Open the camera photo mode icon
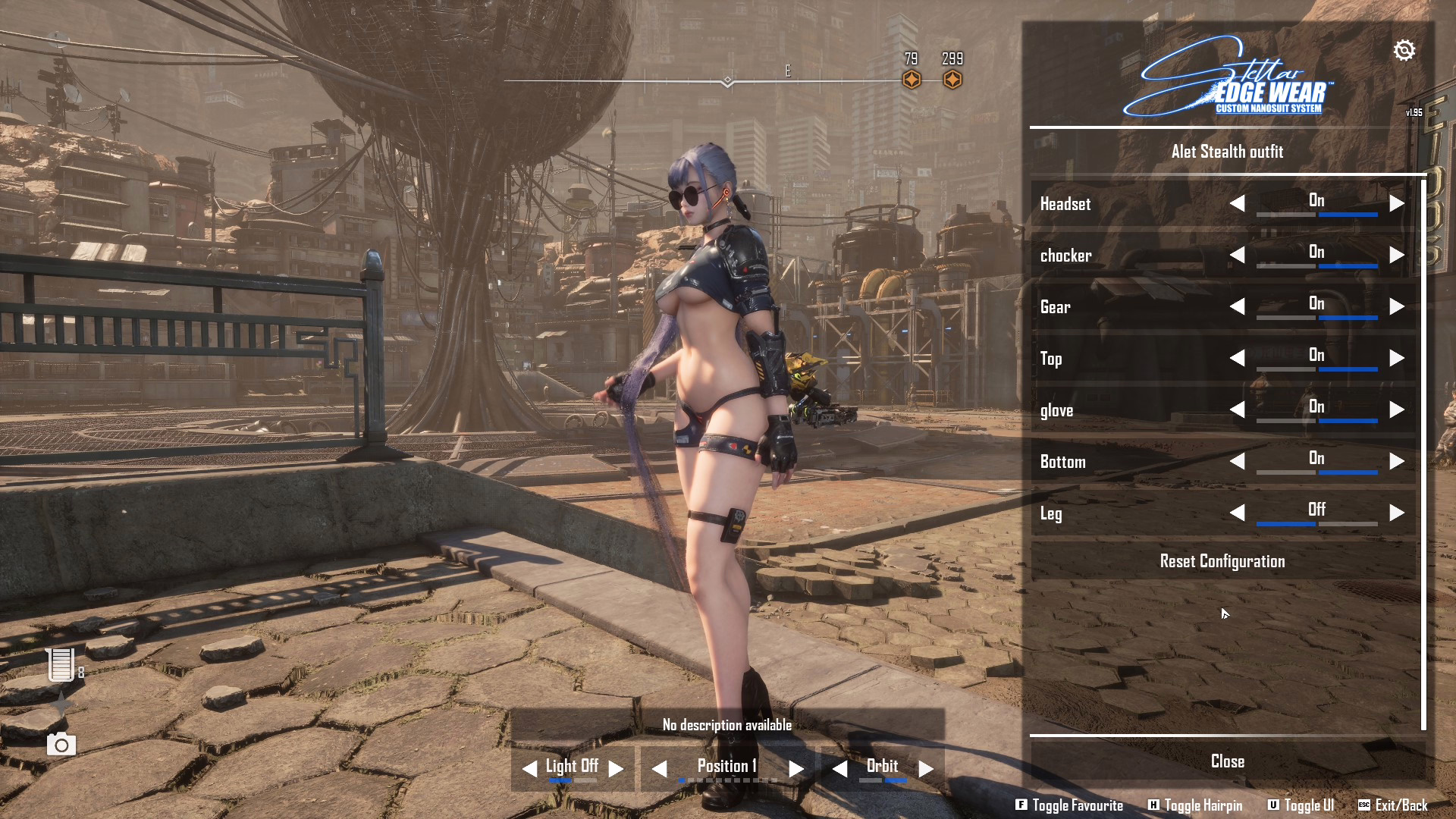The width and height of the screenshot is (1456, 819). [x=61, y=745]
